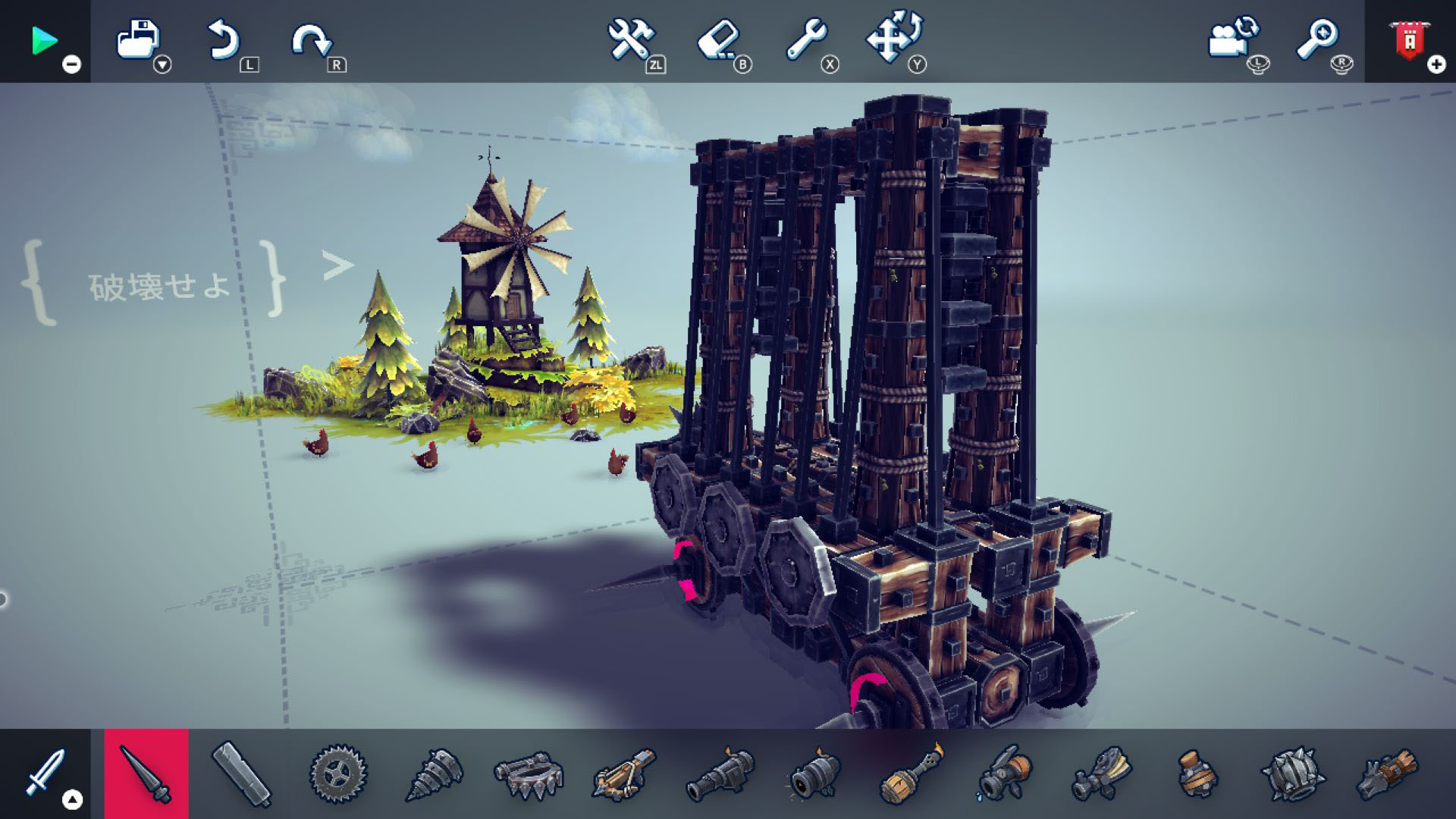1456x819 pixels.
Task: Expand the objective panel with the arrow
Action: [x=337, y=265]
